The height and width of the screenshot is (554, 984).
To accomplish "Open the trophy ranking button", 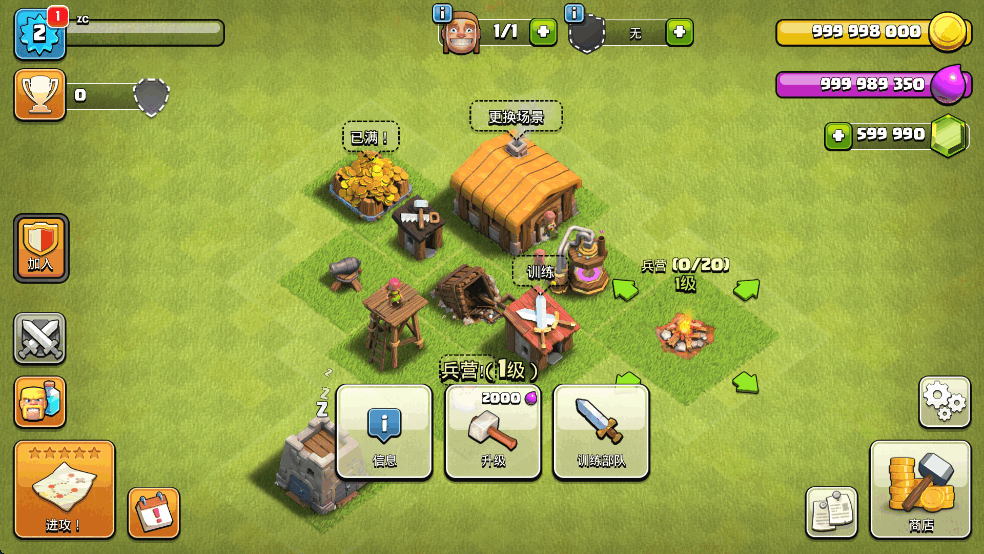I will pos(40,95).
